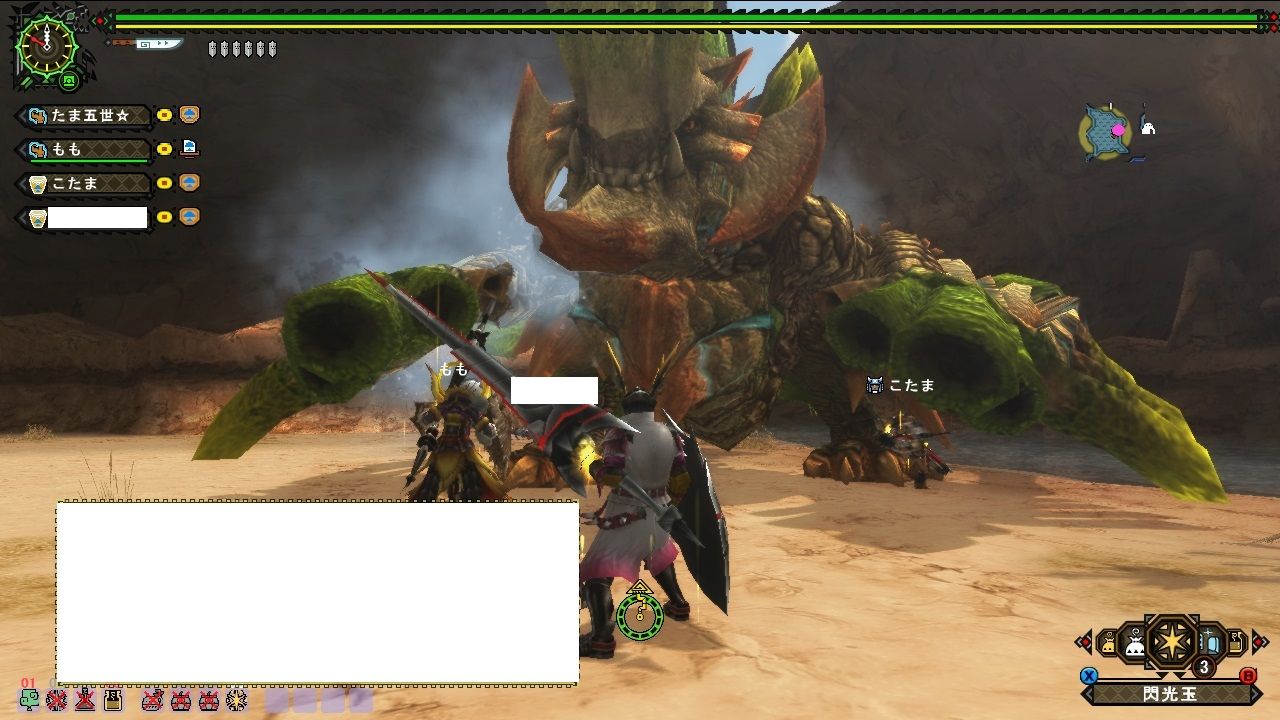Click the blue X button prompt near the item name
The image size is (1280, 720).
pyautogui.click(x=1088, y=676)
